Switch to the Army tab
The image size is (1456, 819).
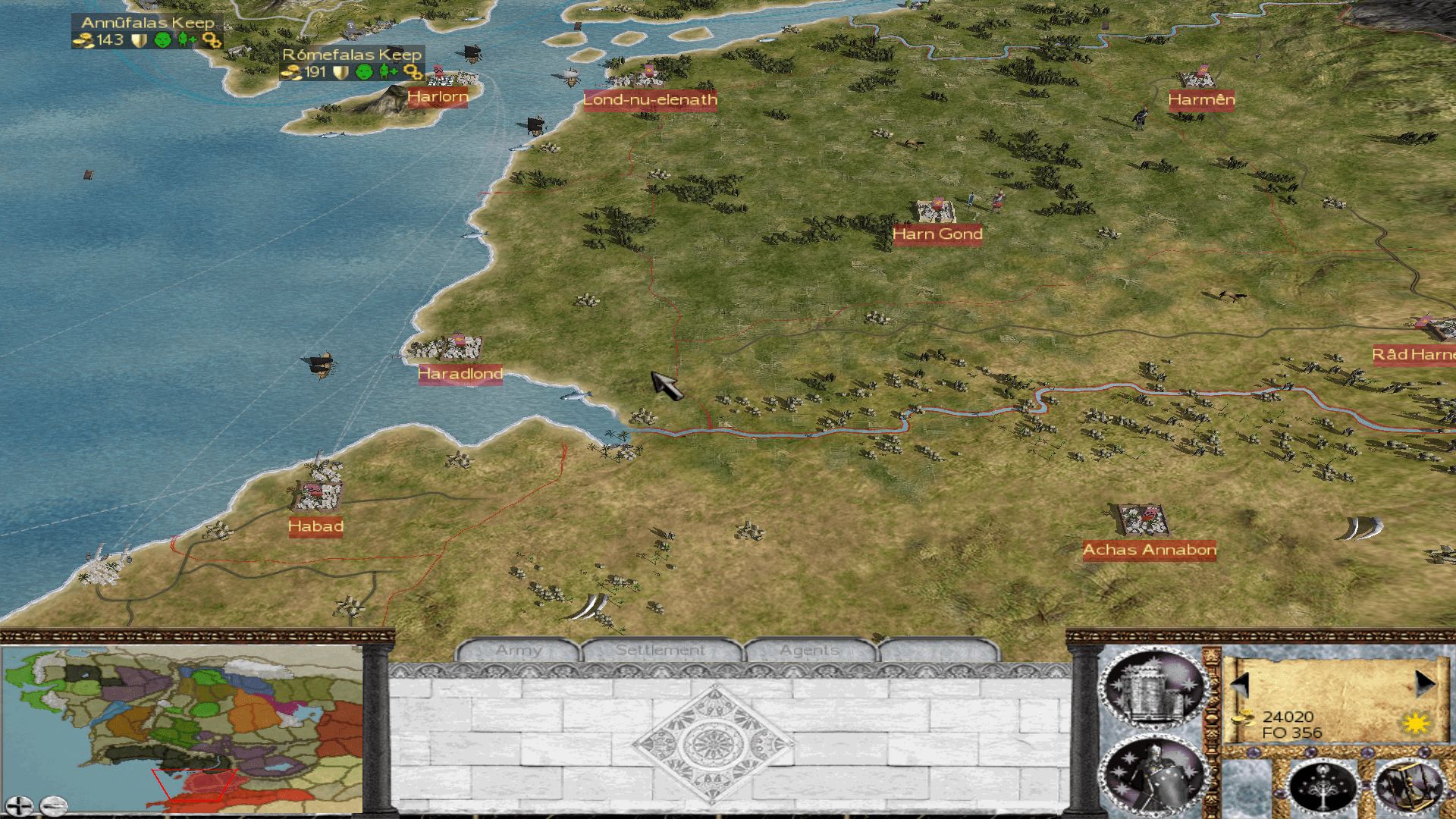tap(519, 651)
